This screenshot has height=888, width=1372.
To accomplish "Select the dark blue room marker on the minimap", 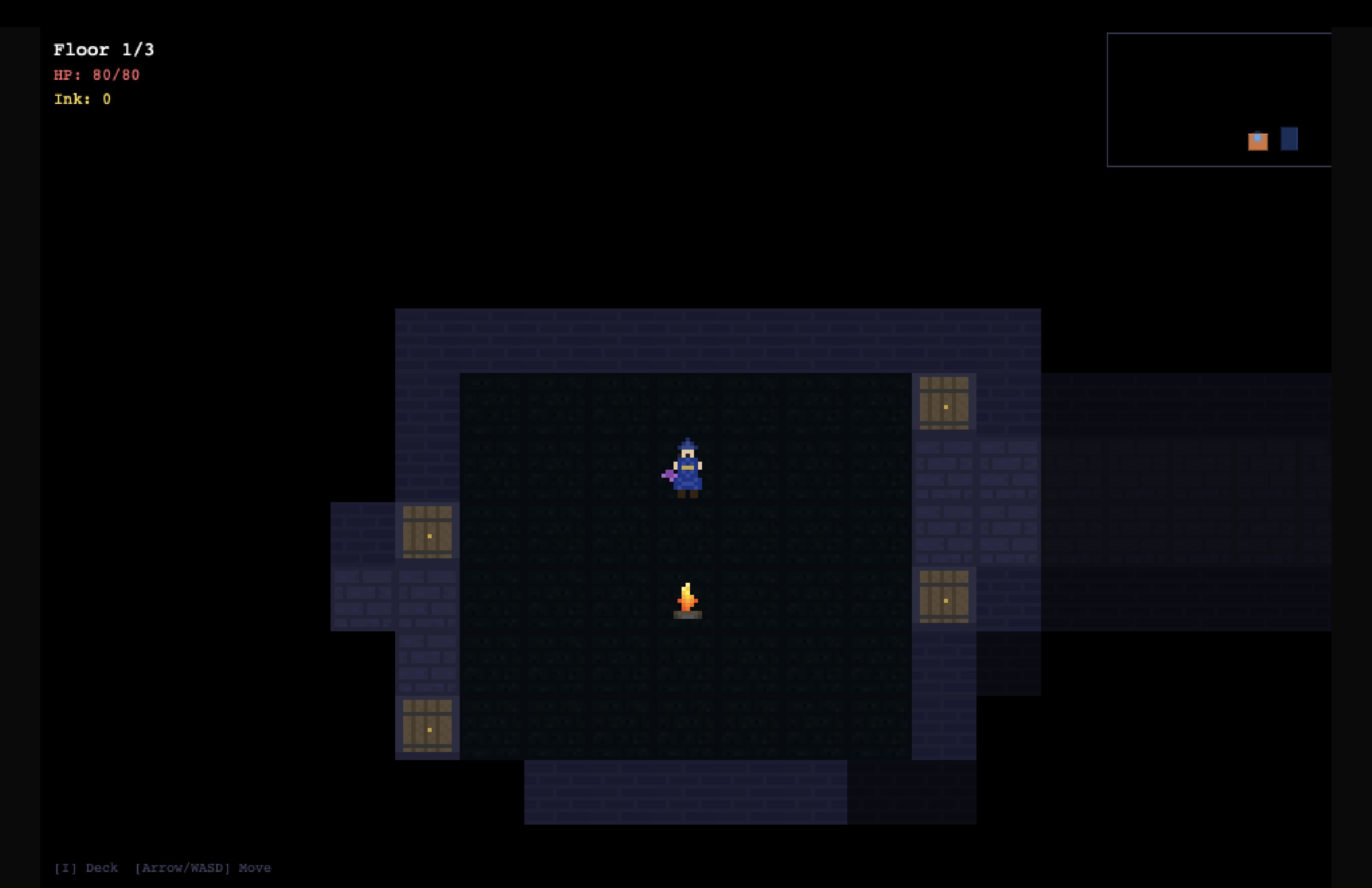I will tap(1289, 139).
